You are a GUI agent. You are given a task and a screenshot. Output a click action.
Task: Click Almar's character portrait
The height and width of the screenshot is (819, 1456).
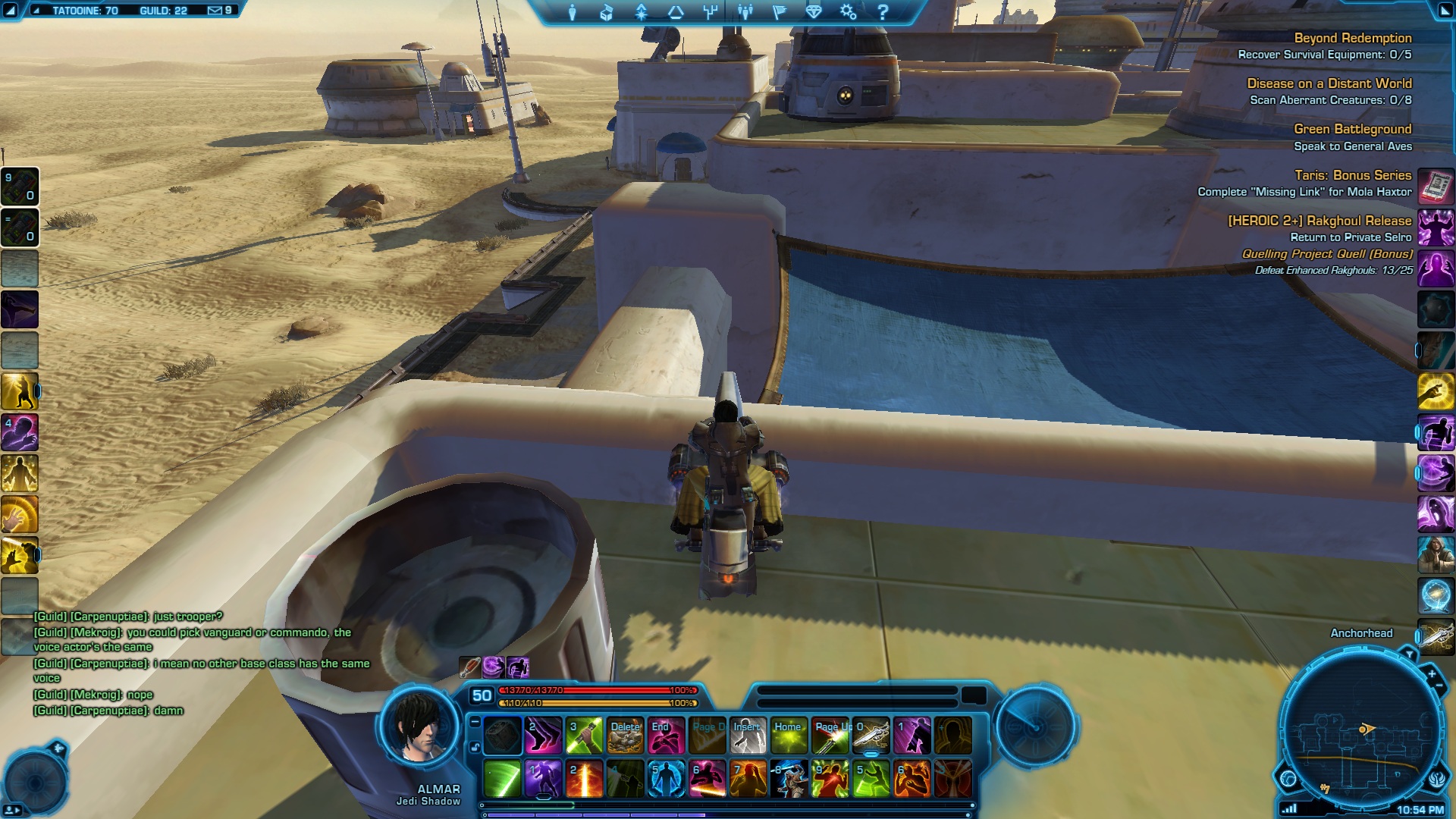click(419, 726)
